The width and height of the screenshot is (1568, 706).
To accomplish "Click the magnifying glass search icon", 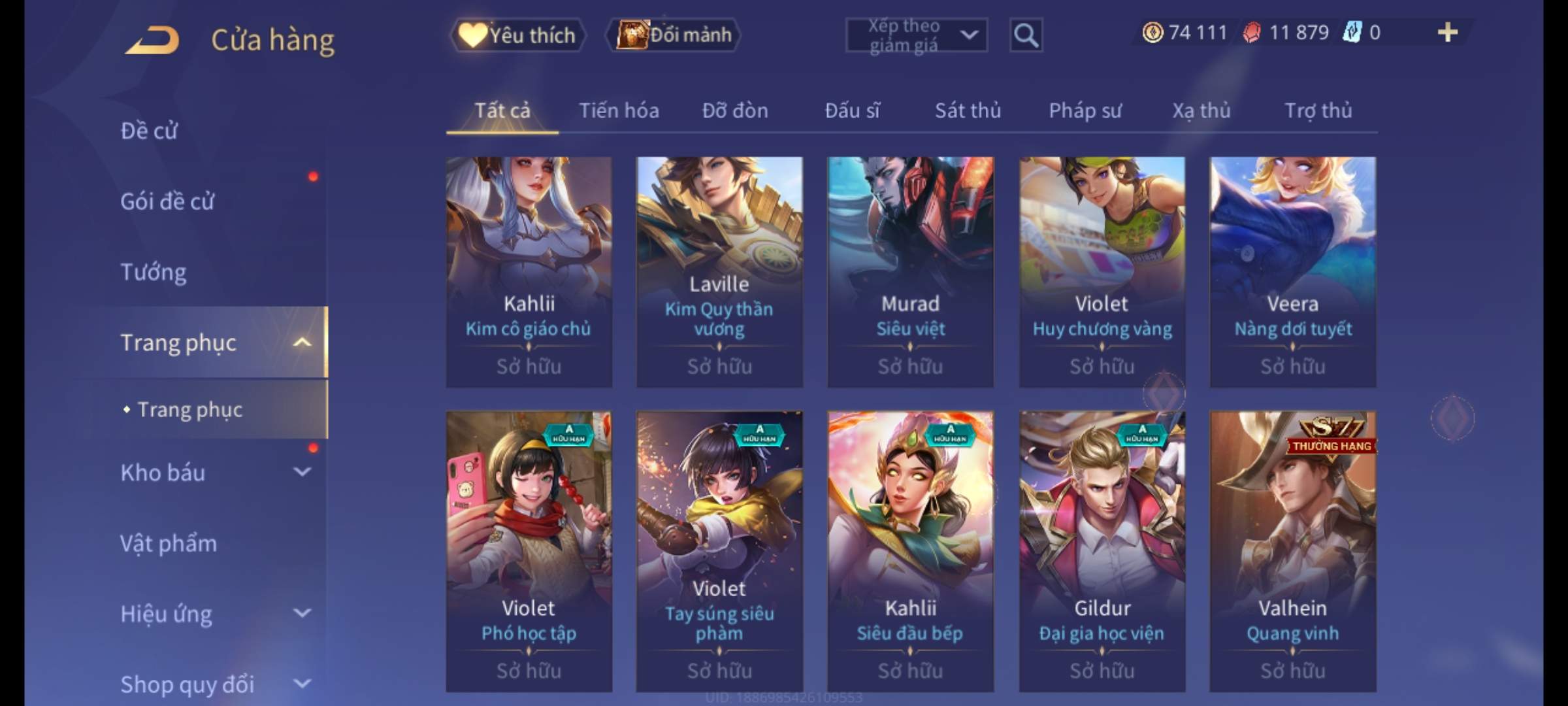I will (x=1025, y=35).
